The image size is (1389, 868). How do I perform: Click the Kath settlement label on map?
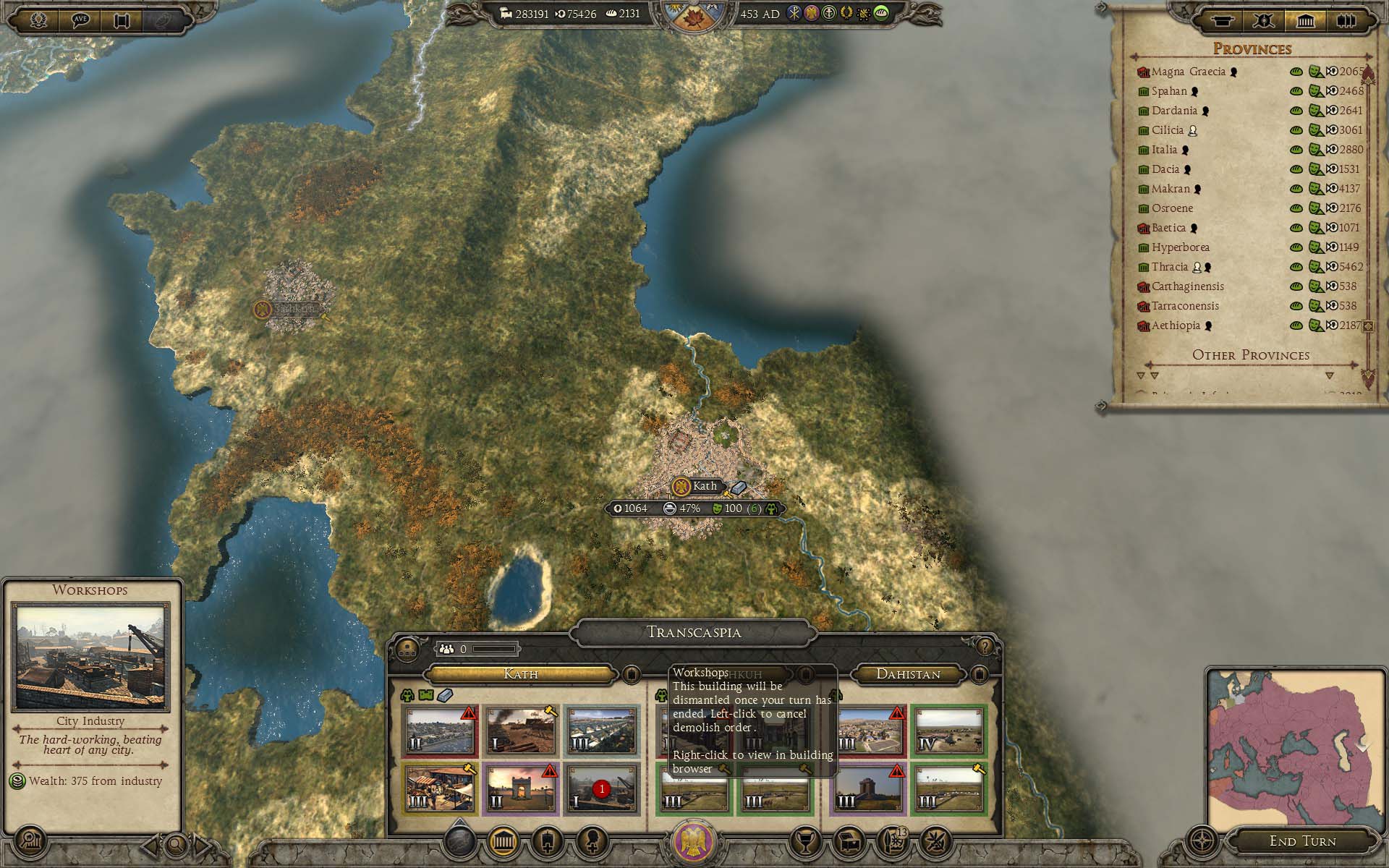[704, 486]
